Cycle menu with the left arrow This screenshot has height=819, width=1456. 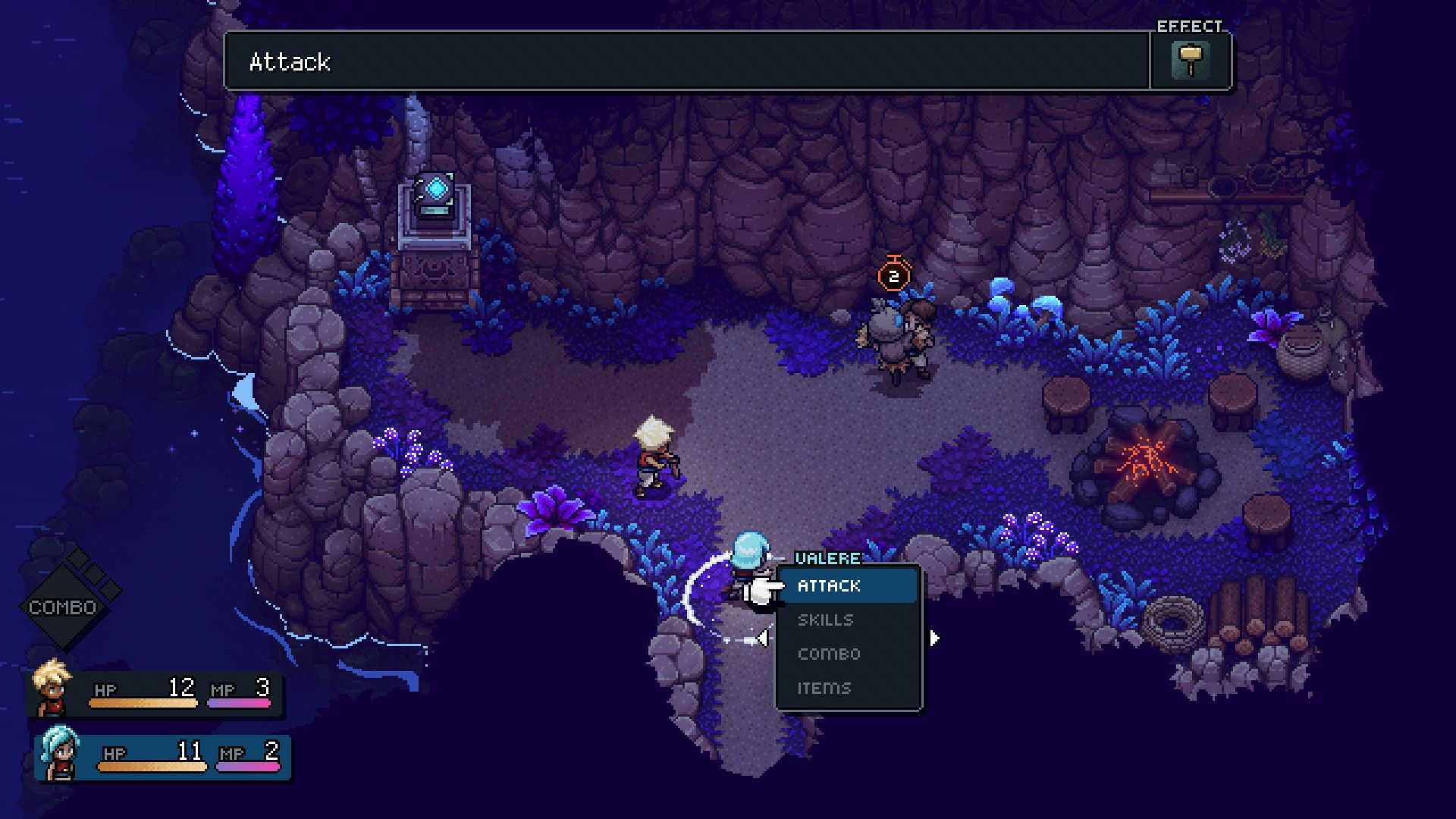pyautogui.click(x=762, y=639)
